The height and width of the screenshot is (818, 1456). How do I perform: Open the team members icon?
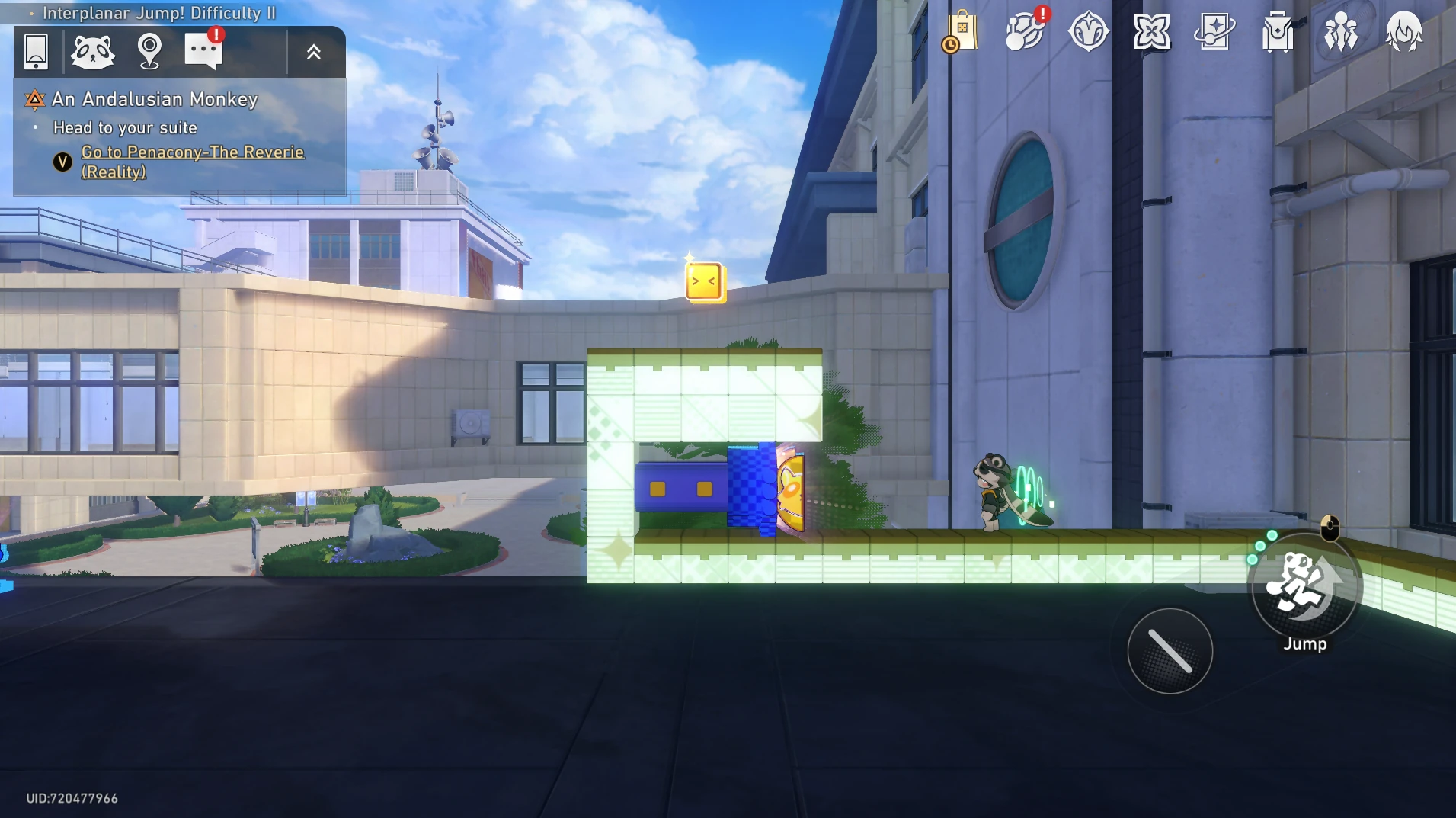(x=1341, y=32)
